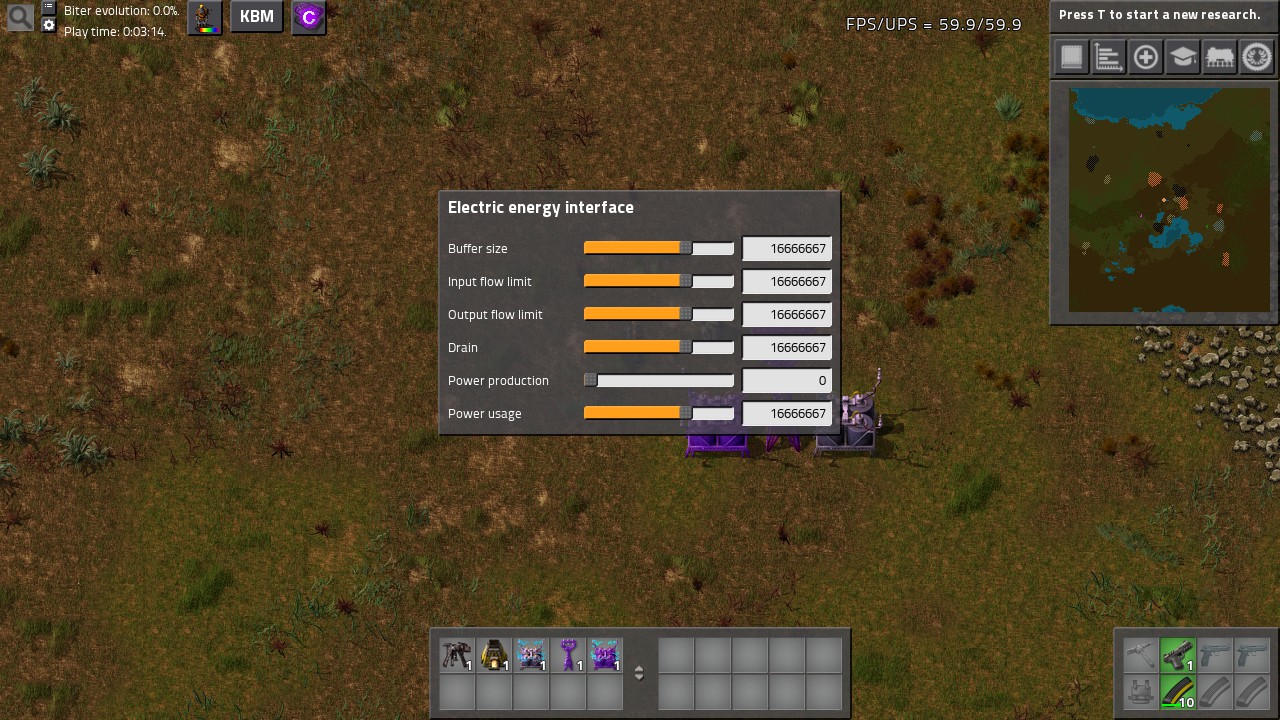Open the trains overview locomotive button

pyautogui.click(x=1219, y=57)
